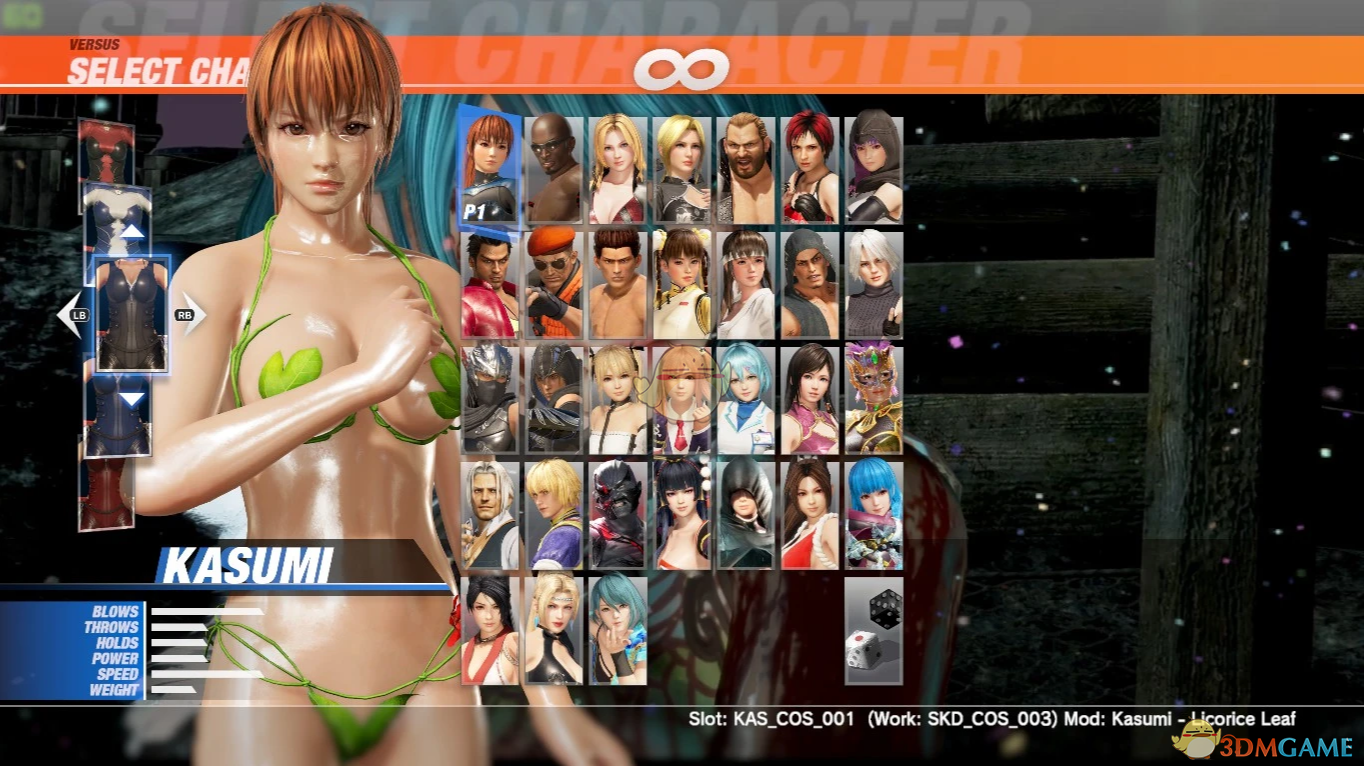Screen dimensions: 1364x766
Task: Select Mai Shiranui's portrait
Action: coord(807,512)
